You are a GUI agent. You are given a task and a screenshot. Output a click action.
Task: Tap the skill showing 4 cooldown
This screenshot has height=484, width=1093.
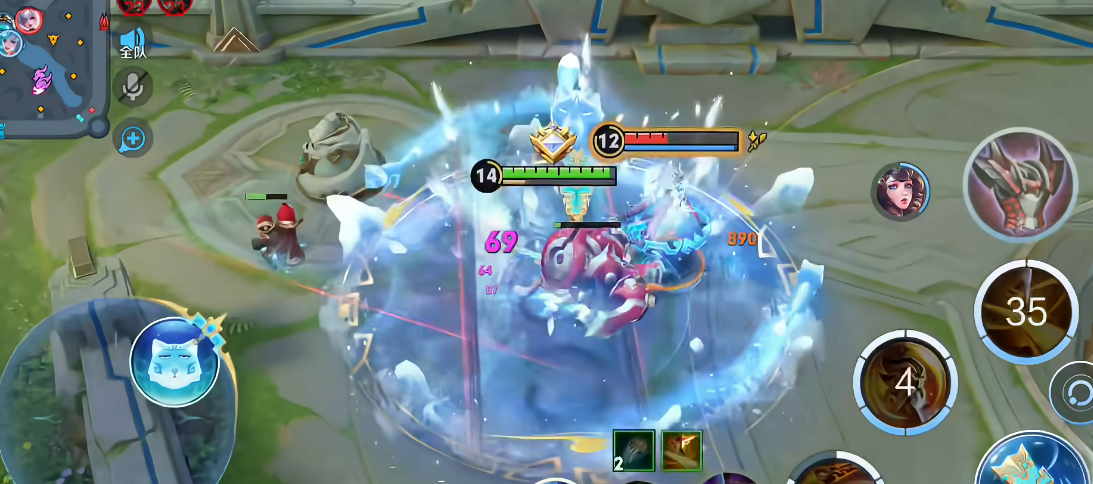905,381
